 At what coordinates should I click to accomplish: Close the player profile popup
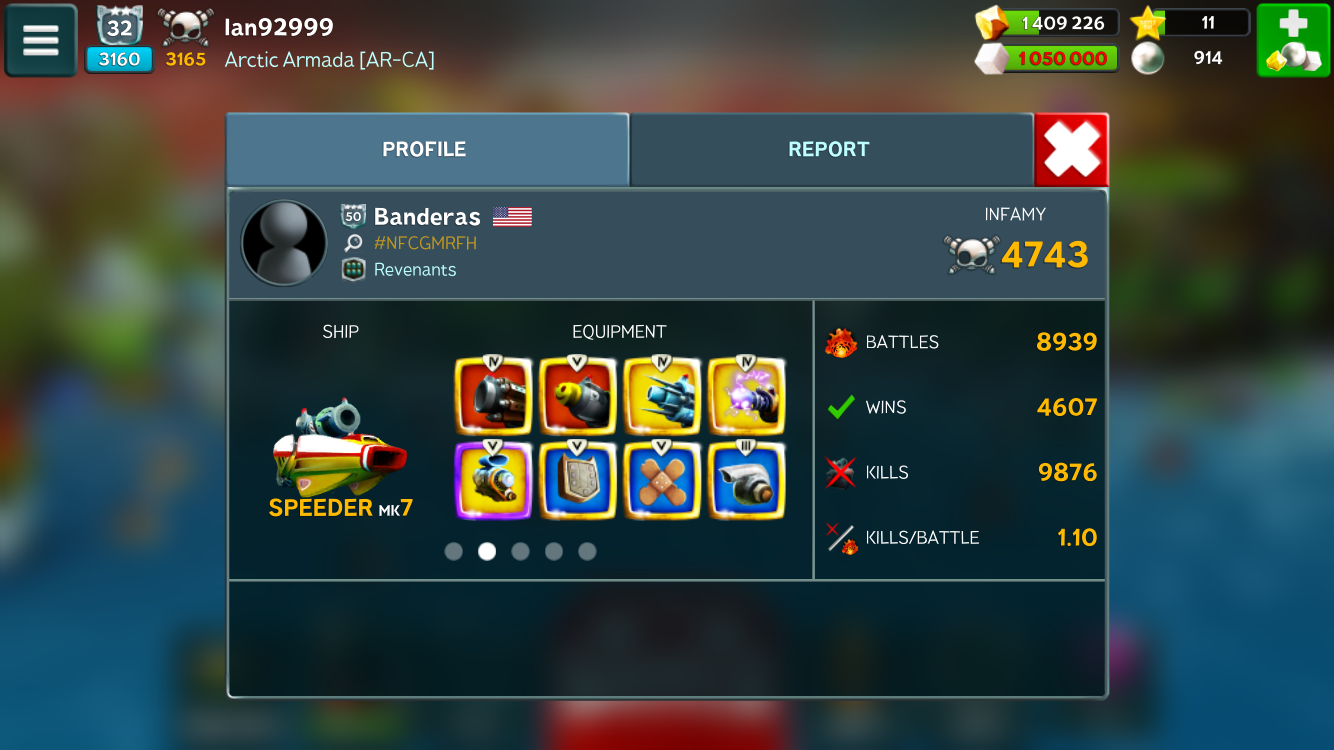tap(1071, 150)
